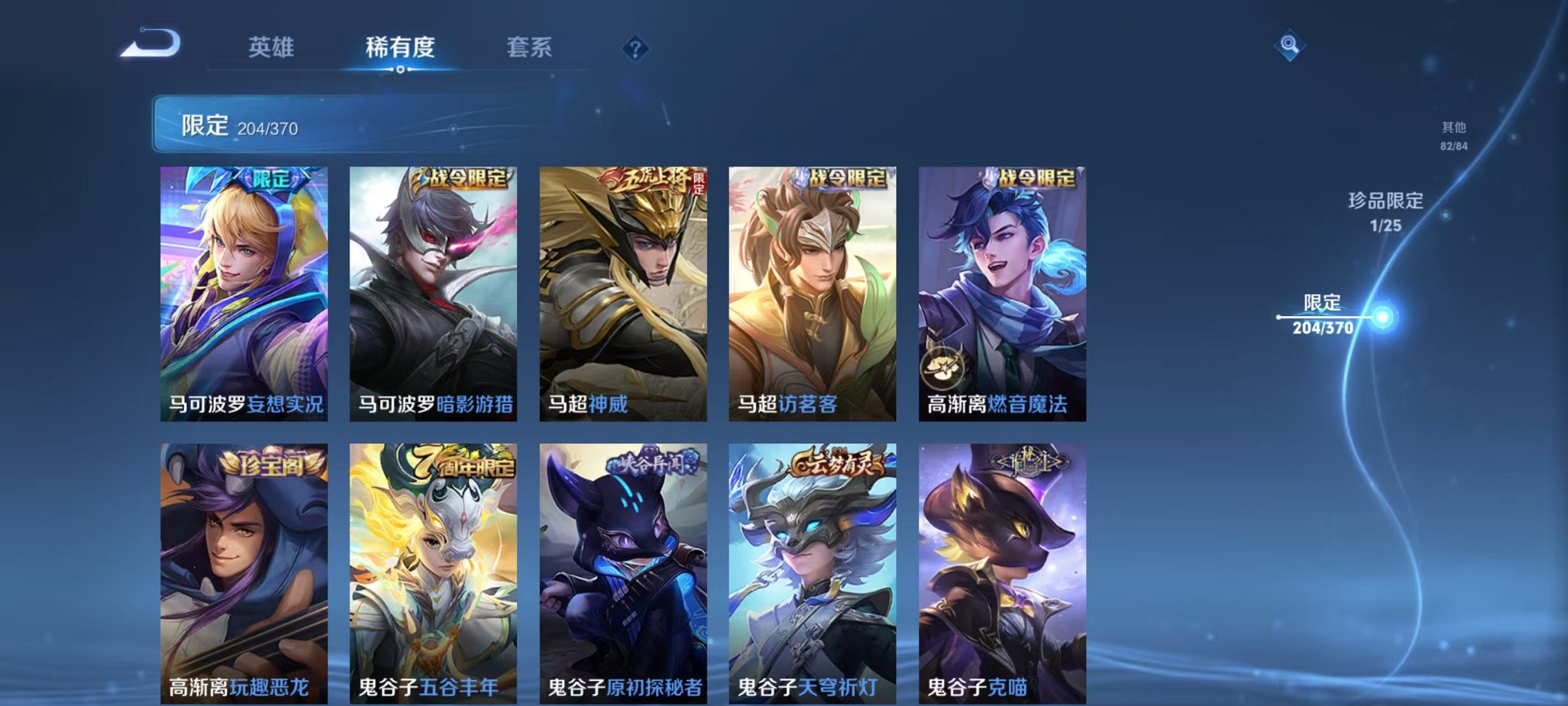The height and width of the screenshot is (706, 1568).
Task: Switch to the 英雄 tab
Action: (x=272, y=47)
